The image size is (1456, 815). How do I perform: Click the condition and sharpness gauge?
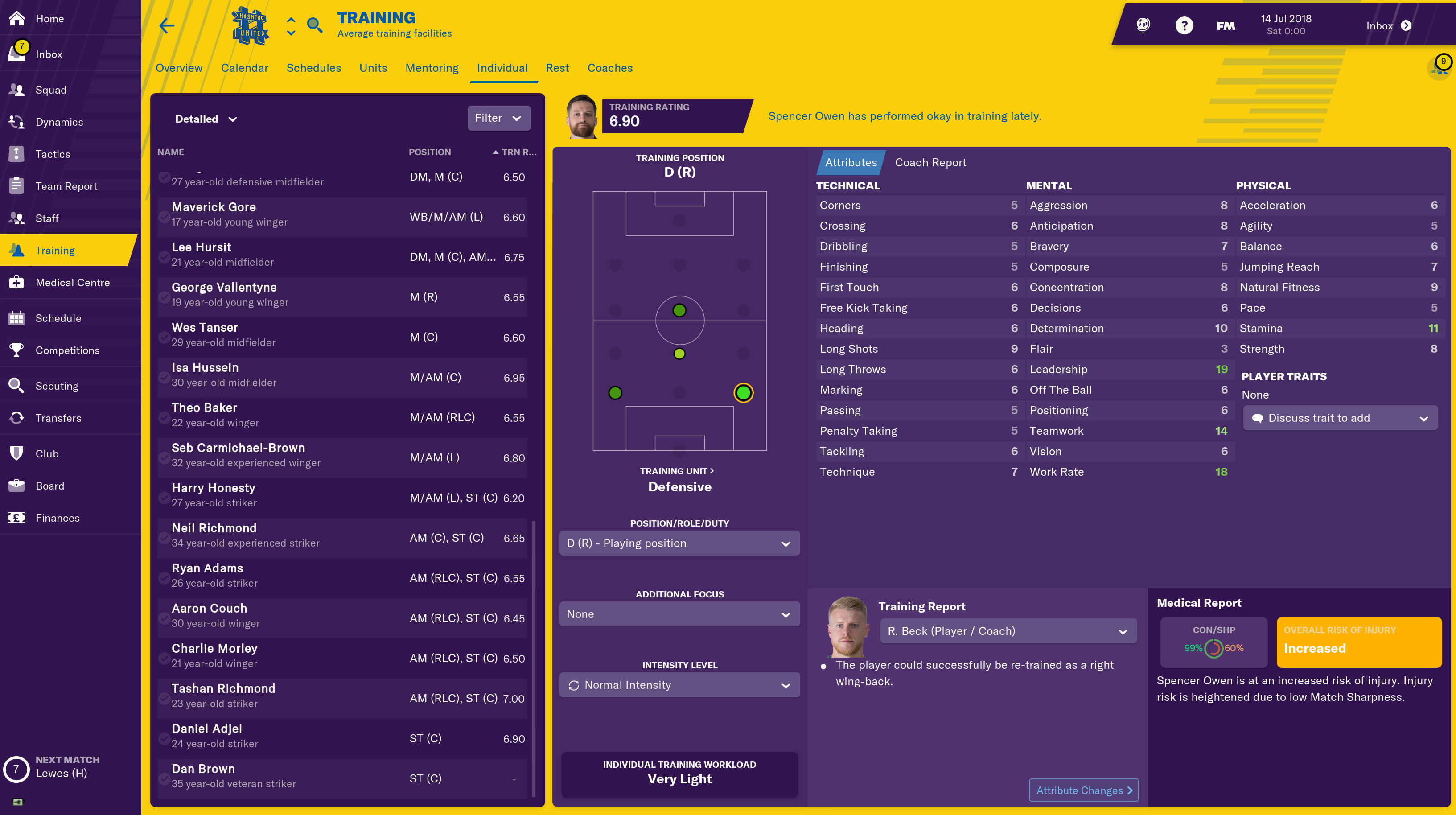(1213, 648)
